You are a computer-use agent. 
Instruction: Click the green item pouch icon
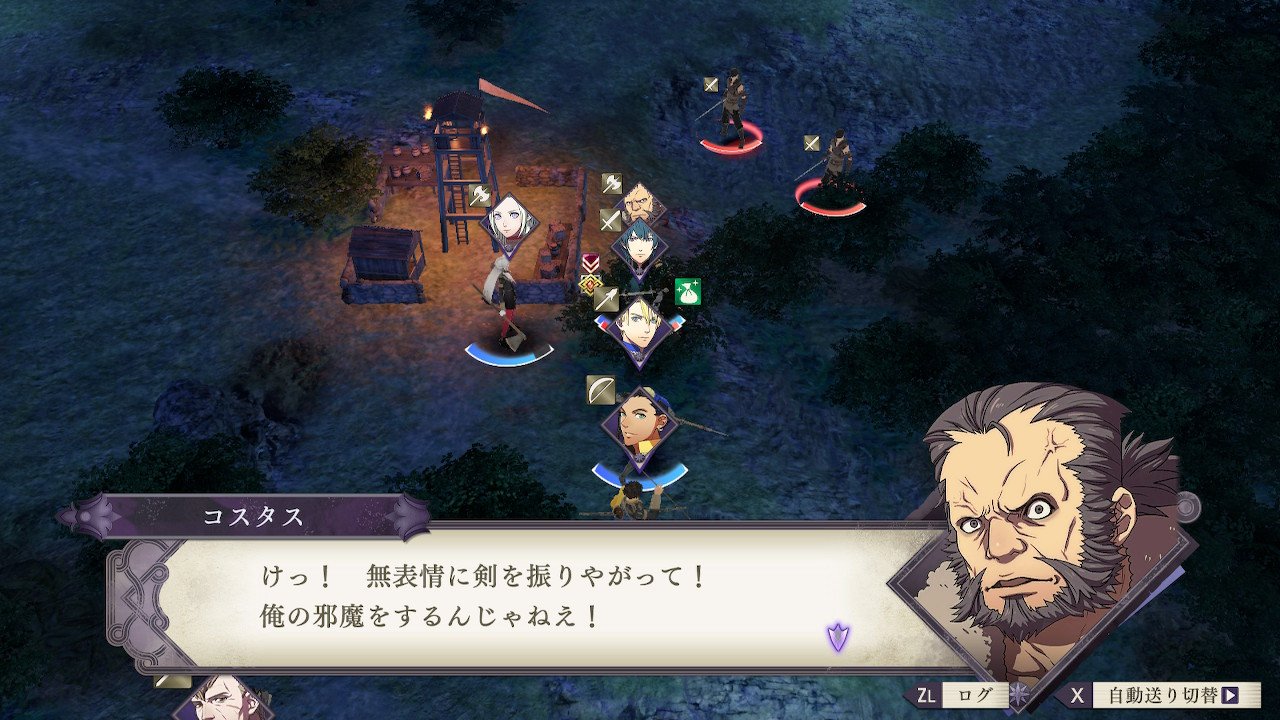[x=687, y=292]
